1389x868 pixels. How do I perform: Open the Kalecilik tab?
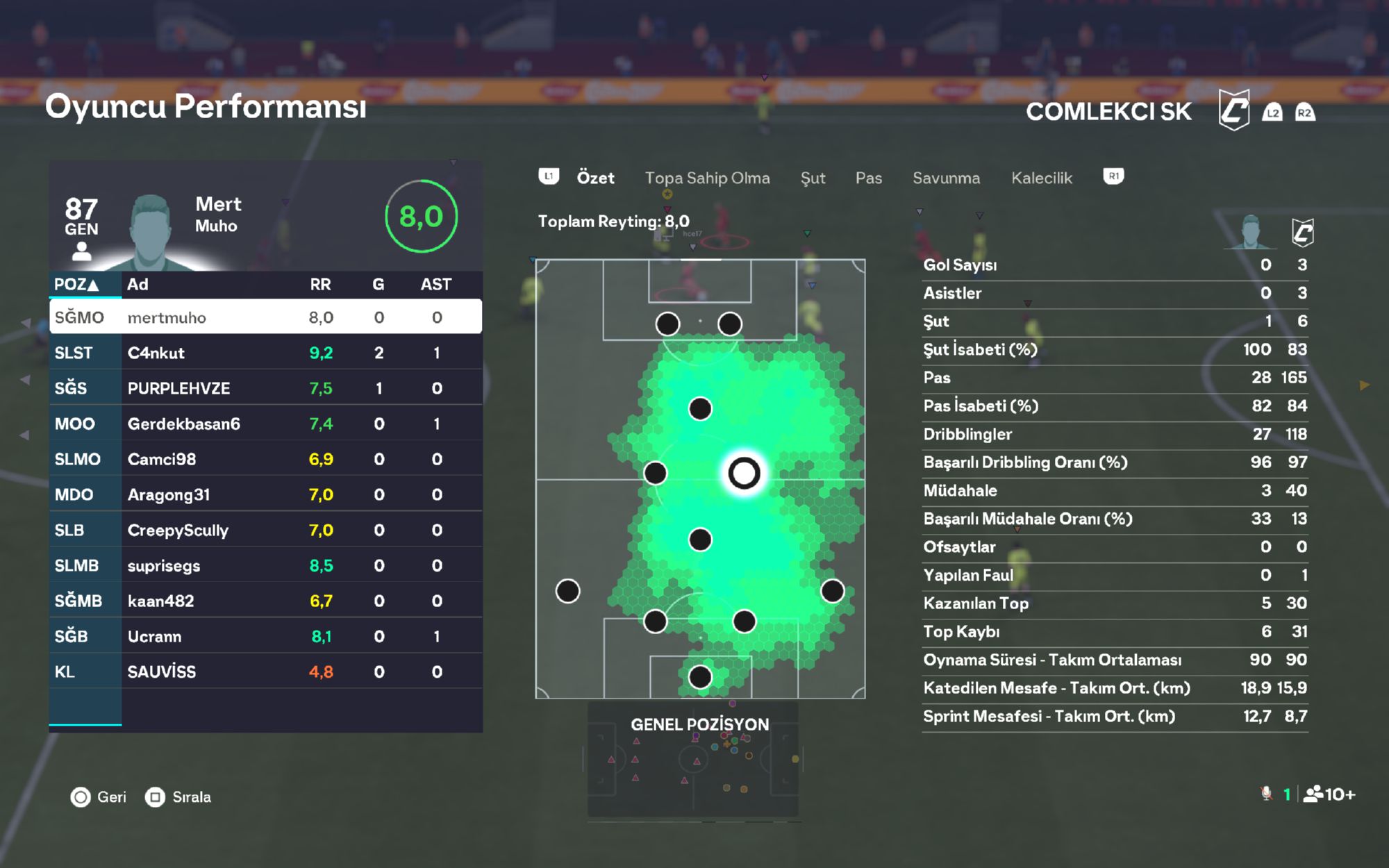pyautogui.click(x=1041, y=178)
